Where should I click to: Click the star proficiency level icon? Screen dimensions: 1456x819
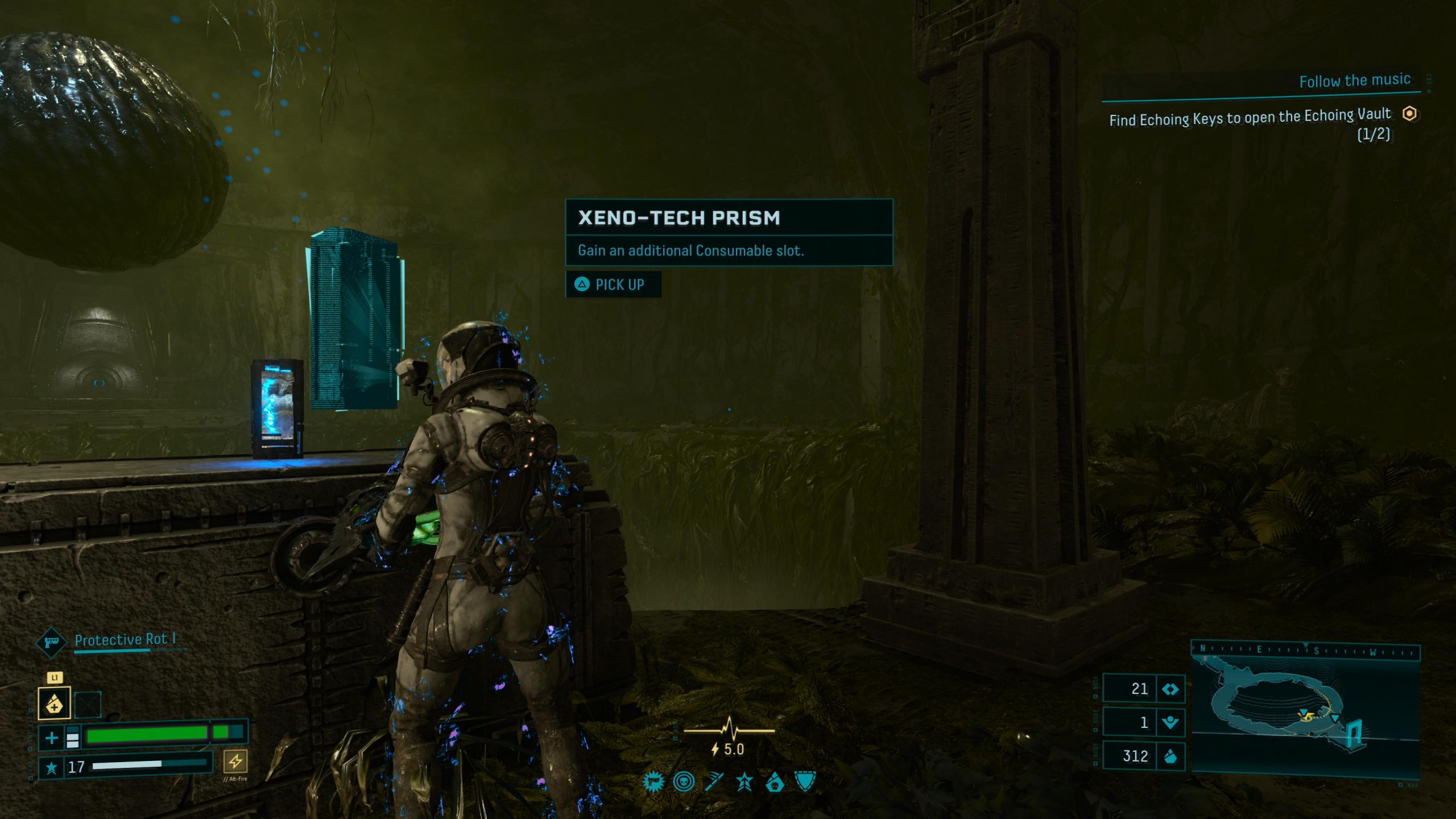coord(51,768)
